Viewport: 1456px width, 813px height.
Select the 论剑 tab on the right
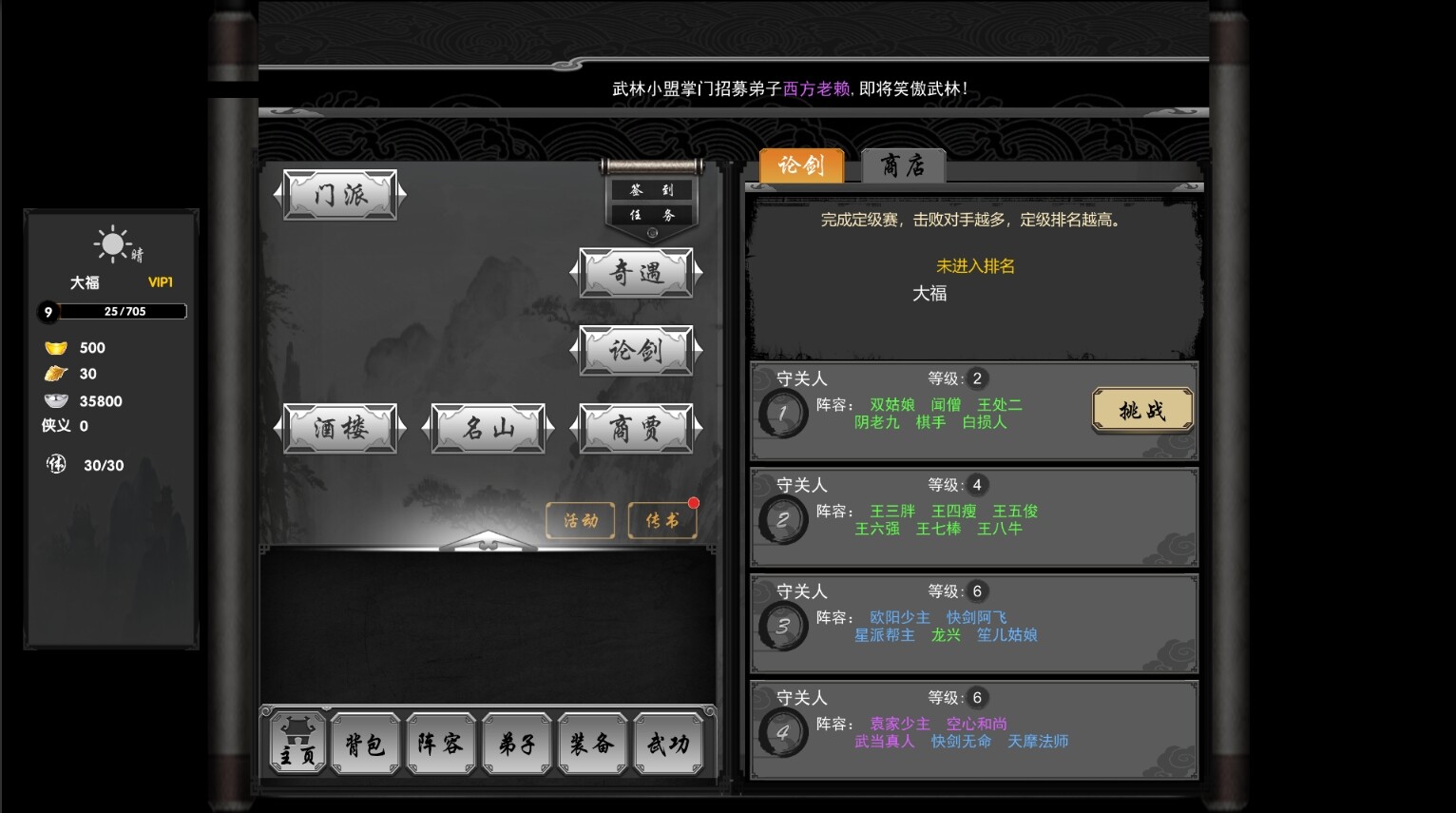click(x=800, y=165)
